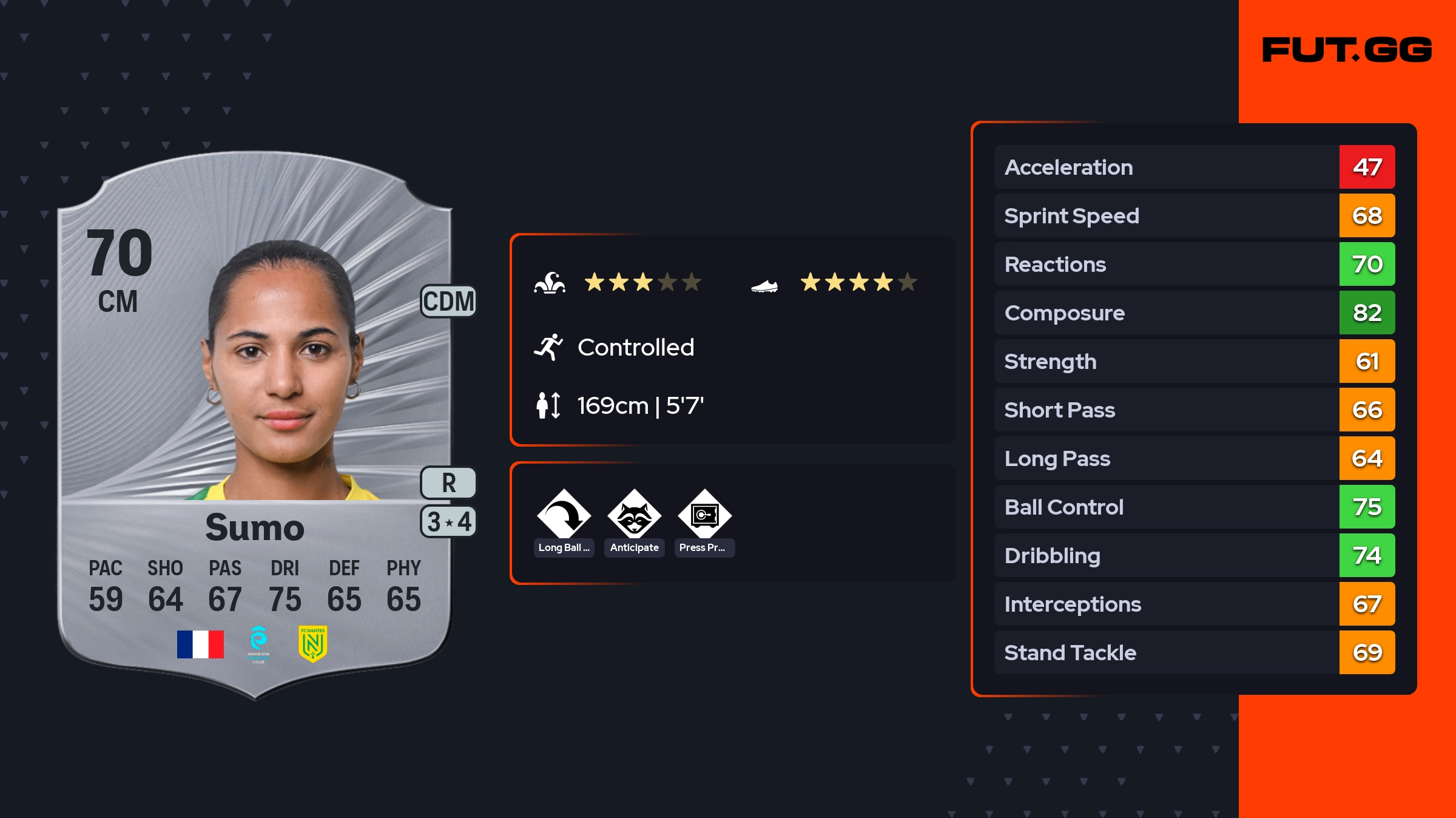This screenshot has height=818, width=1456.
Task: Select the CDM alternate position badge
Action: click(448, 302)
